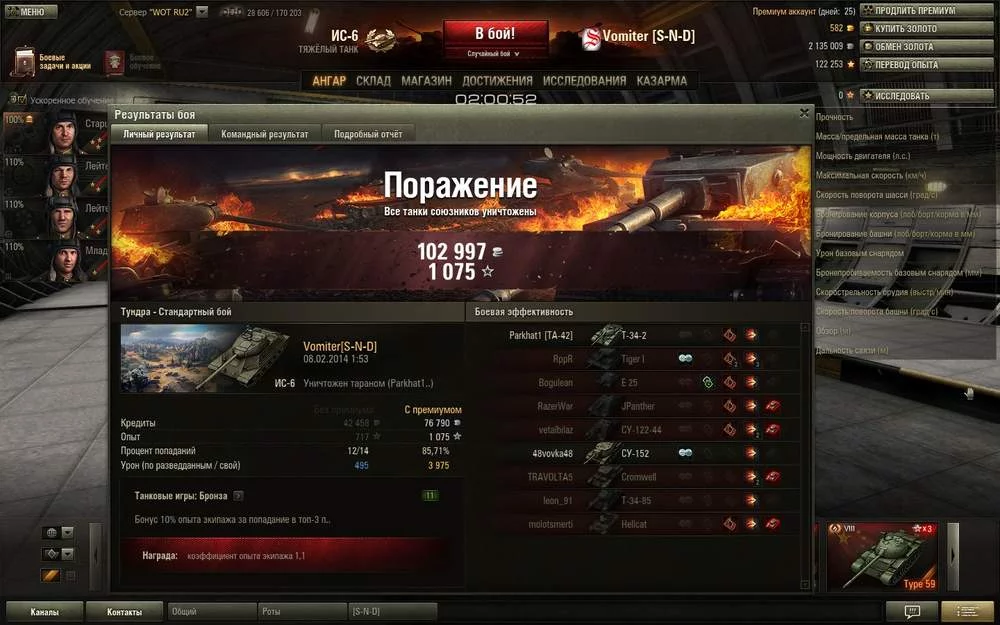
Task: Click the Купить золото button
Action: pyautogui.click(x=912, y=29)
